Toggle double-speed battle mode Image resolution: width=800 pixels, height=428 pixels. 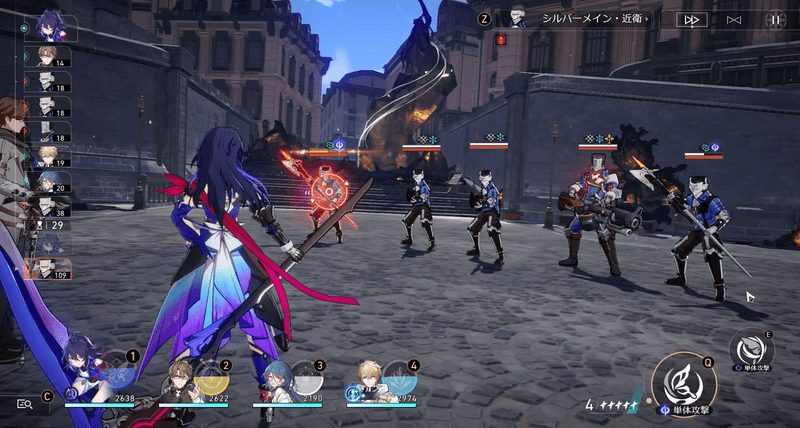(691, 19)
